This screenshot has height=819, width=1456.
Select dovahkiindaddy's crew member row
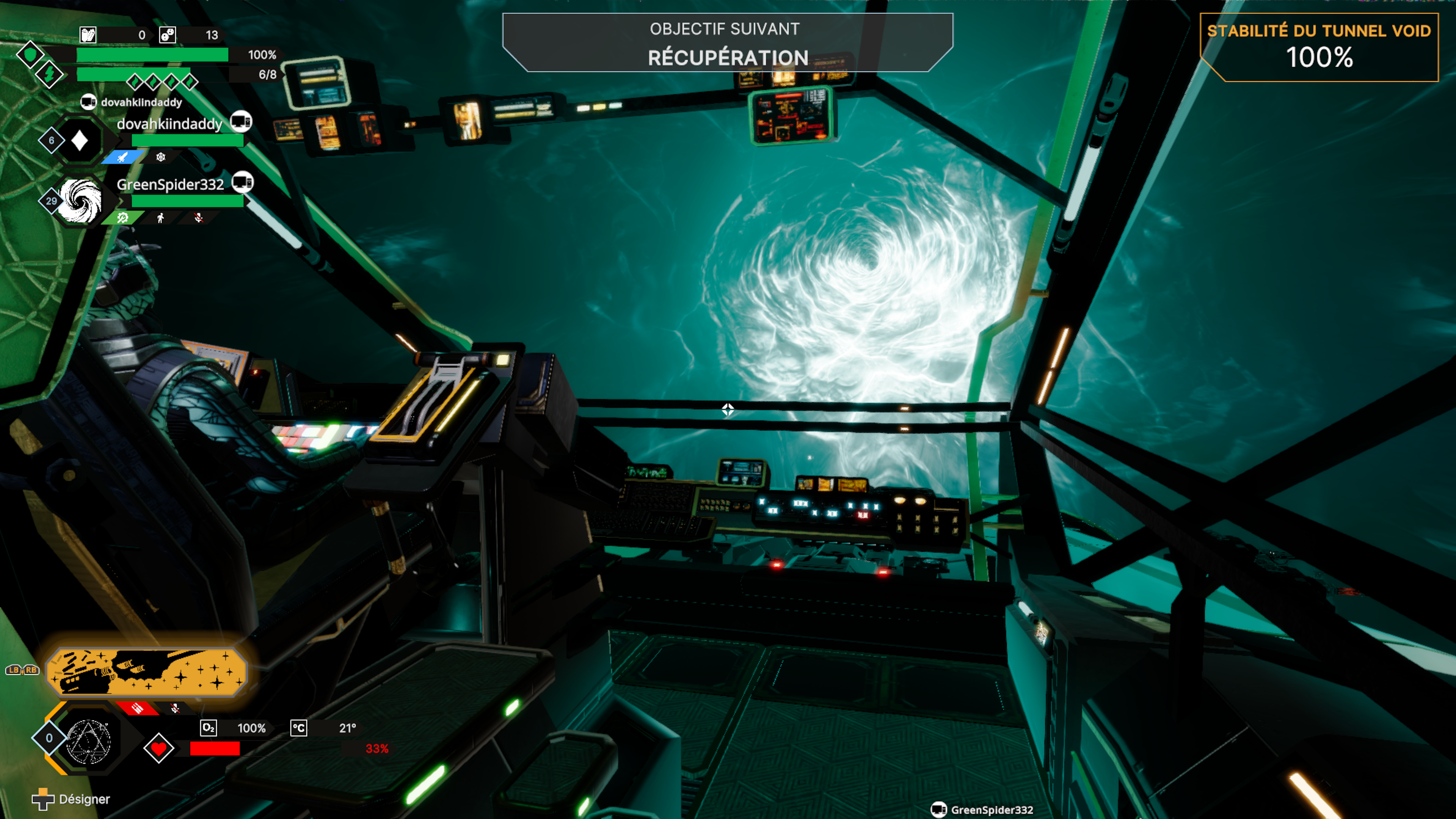pyautogui.click(x=169, y=124)
